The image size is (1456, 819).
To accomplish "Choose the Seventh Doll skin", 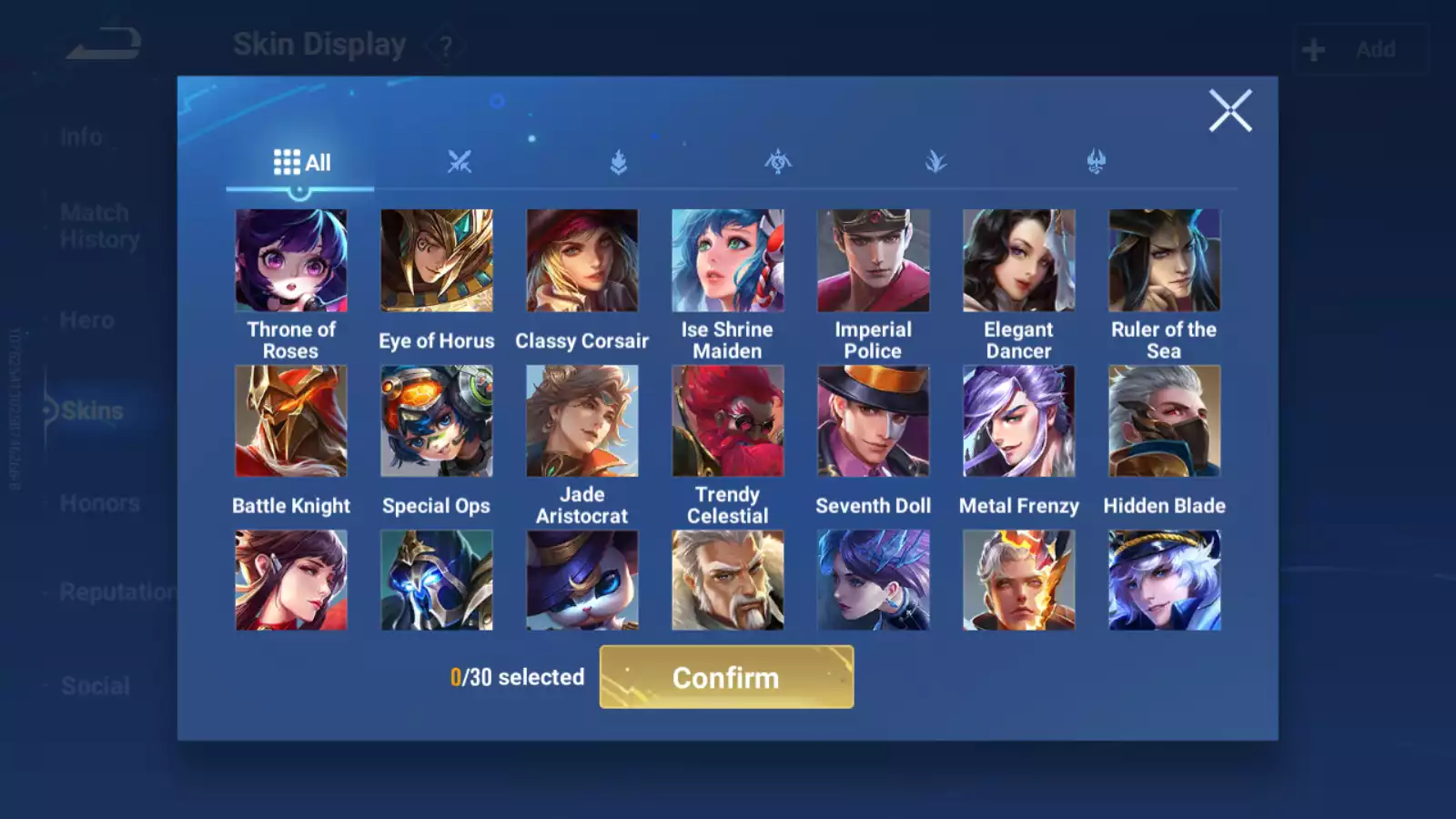I will point(873,421).
